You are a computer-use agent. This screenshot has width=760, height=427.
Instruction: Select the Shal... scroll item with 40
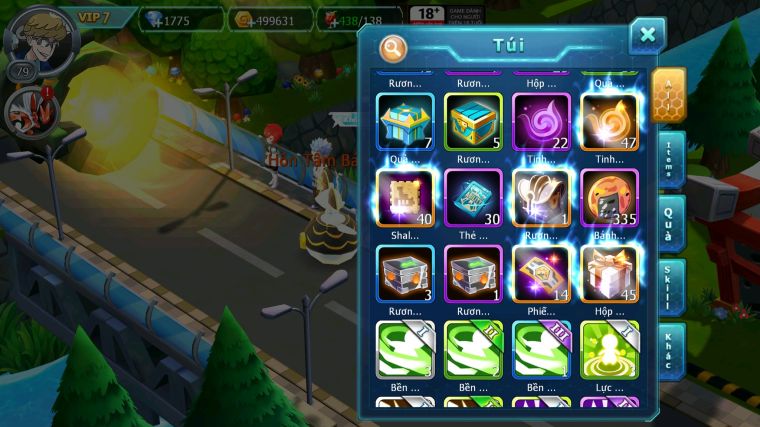click(x=406, y=197)
